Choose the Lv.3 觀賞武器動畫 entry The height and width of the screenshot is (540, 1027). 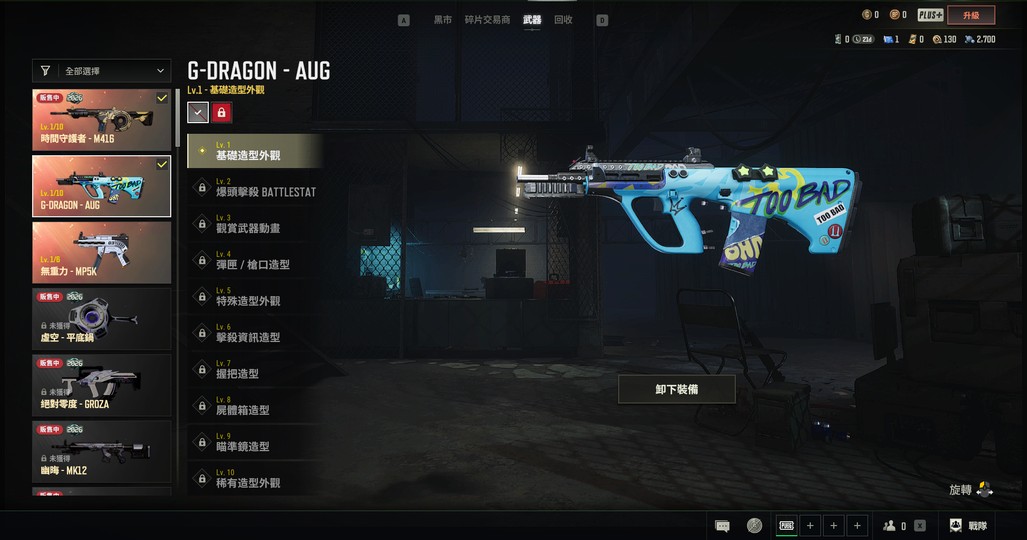[256, 224]
